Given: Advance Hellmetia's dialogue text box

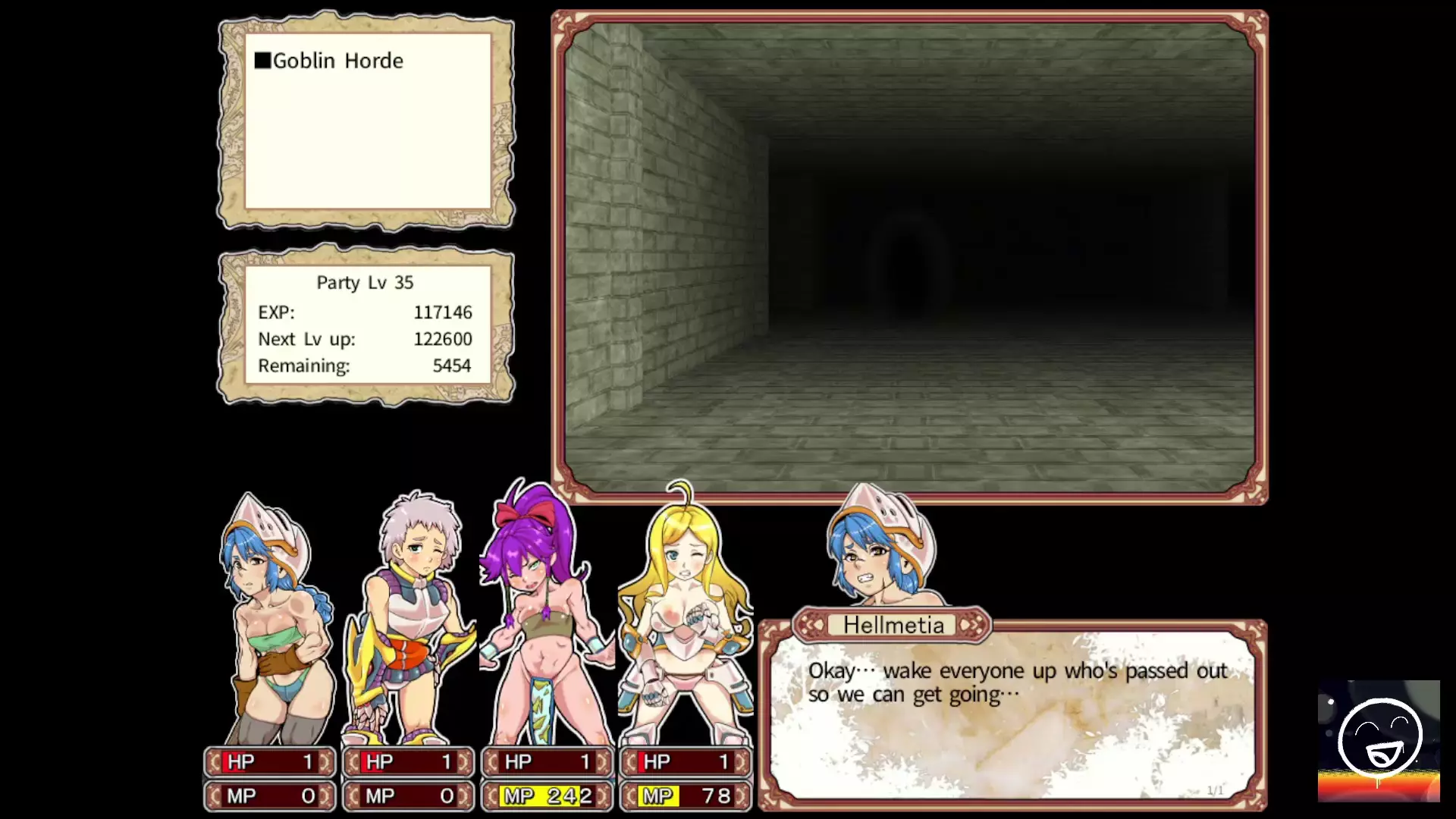Looking at the screenshot, I should point(1013,715).
